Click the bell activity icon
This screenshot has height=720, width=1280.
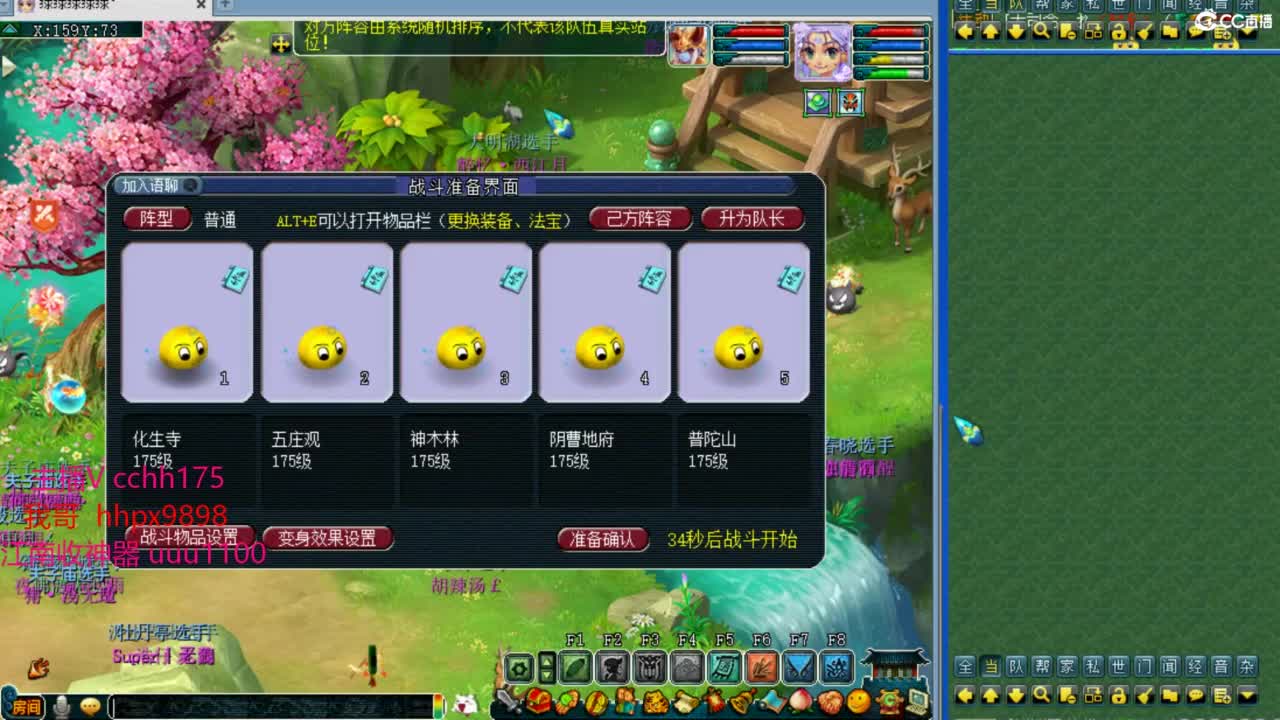click(740, 703)
